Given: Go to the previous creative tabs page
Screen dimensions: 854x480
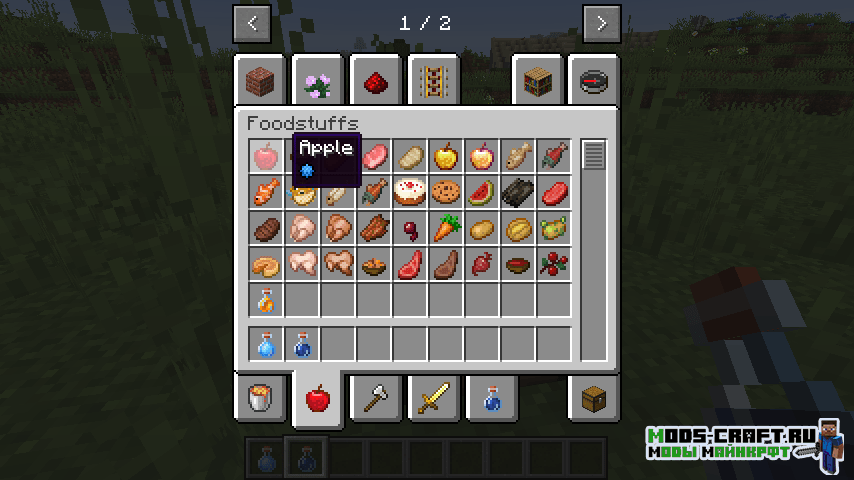Looking at the screenshot, I should pyautogui.click(x=252, y=23).
